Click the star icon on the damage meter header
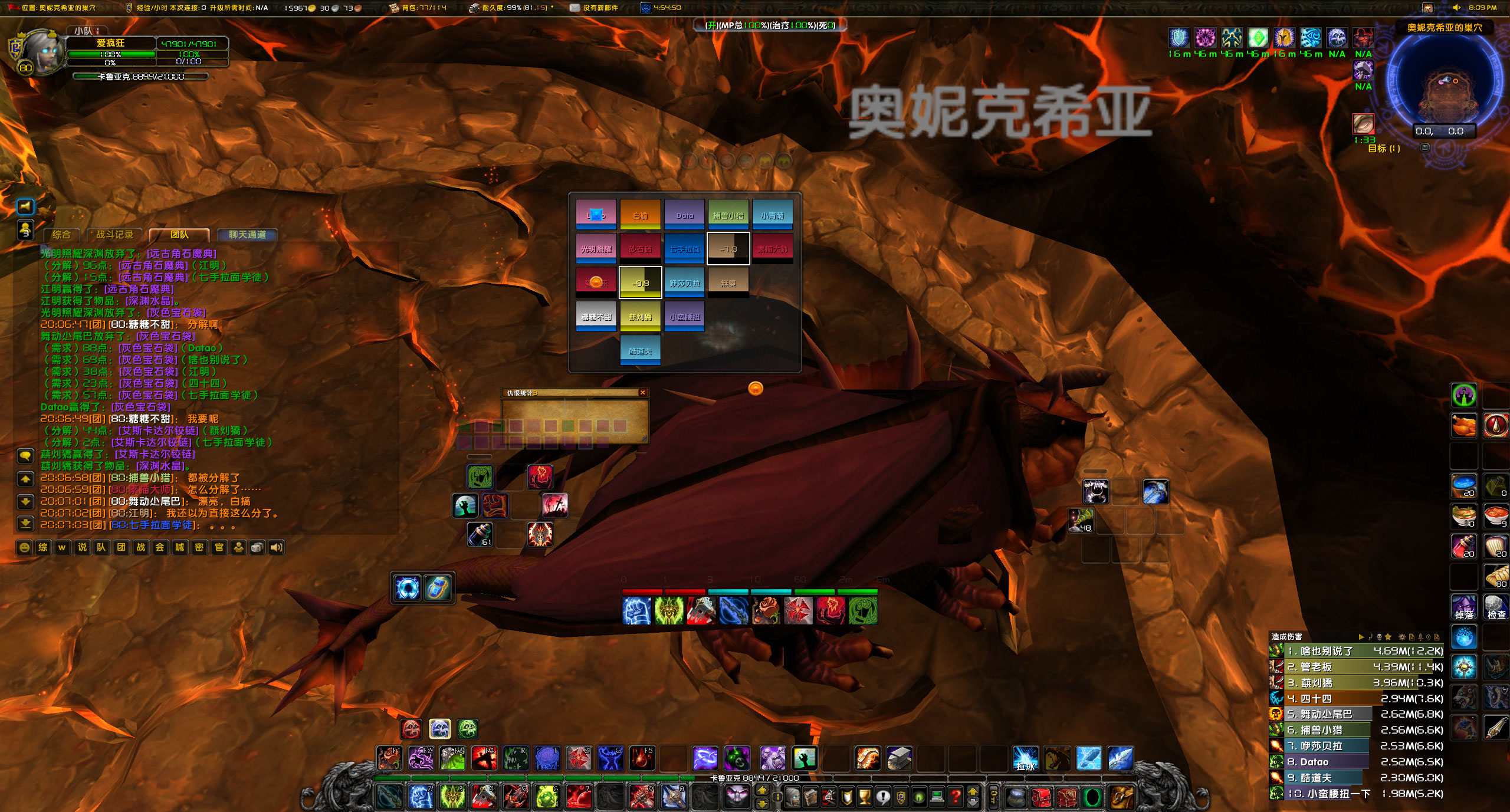The height and width of the screenshot is (812, 1510). click(x=1387, y=637)
